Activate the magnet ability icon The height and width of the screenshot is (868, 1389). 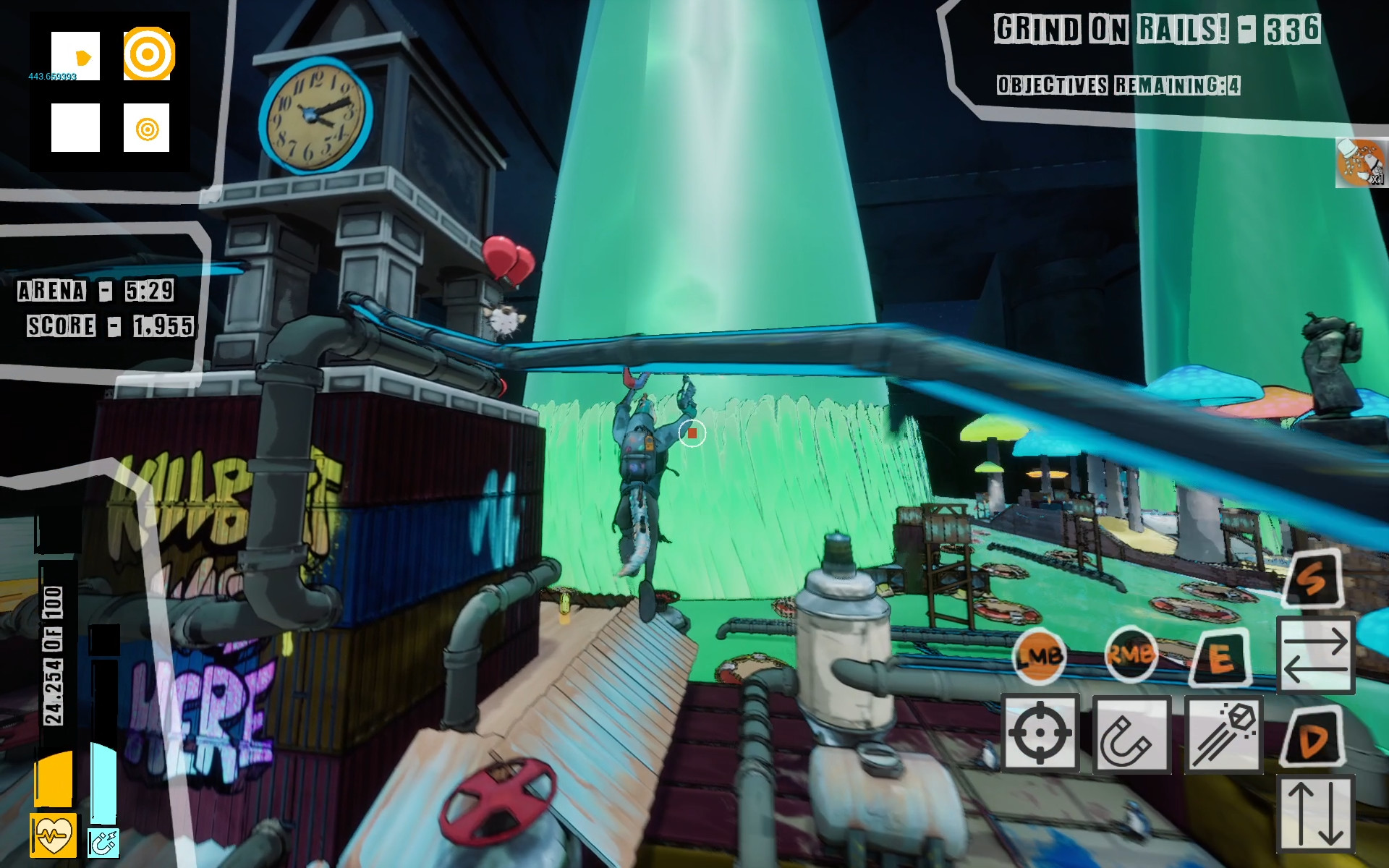pos(1131,733)
